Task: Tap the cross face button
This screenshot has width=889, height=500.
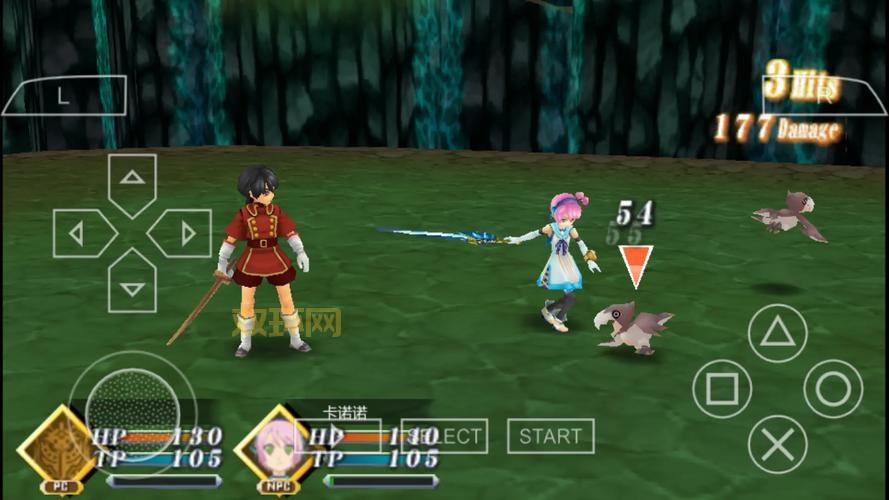Action: pos(777,444)
